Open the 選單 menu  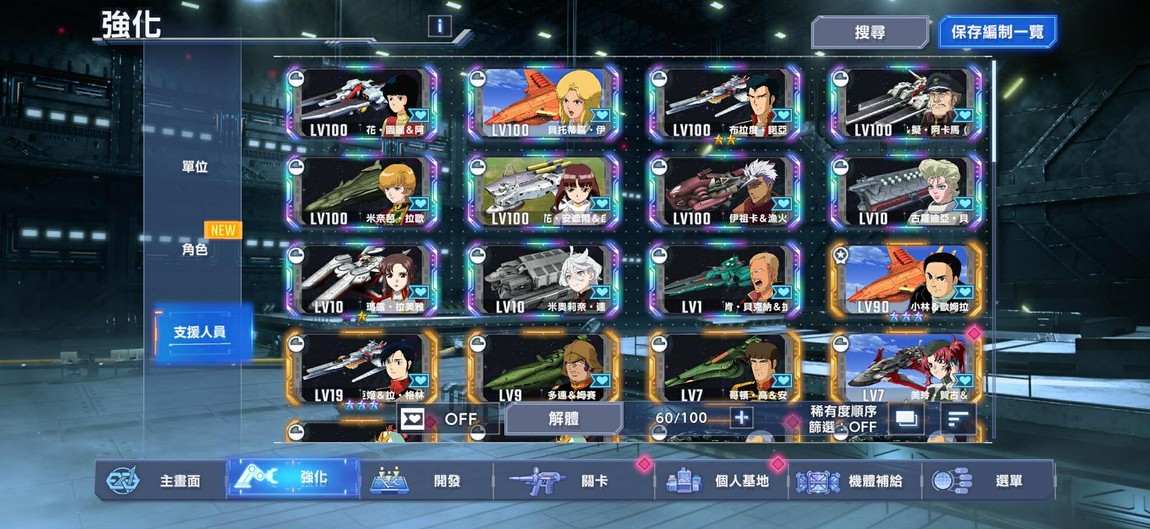(988, 481)
